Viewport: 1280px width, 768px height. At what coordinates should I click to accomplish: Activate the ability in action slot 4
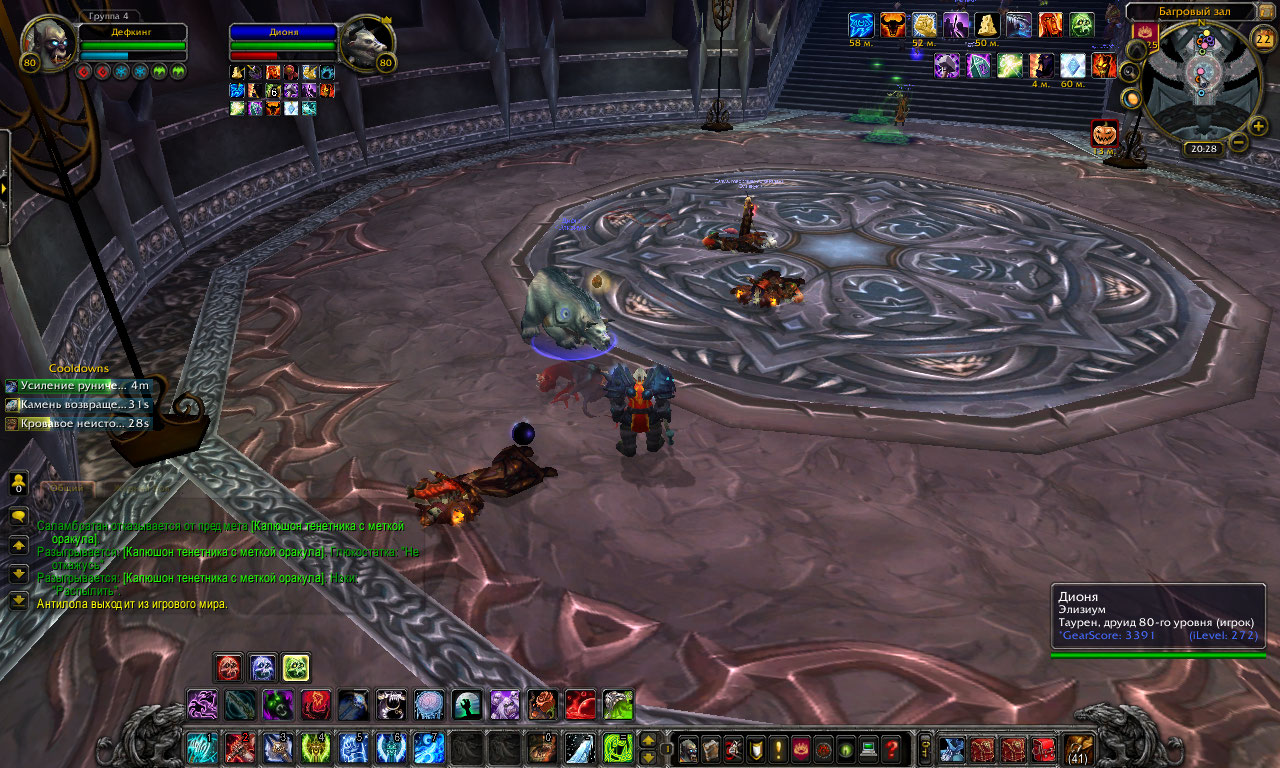click(316, 748)
